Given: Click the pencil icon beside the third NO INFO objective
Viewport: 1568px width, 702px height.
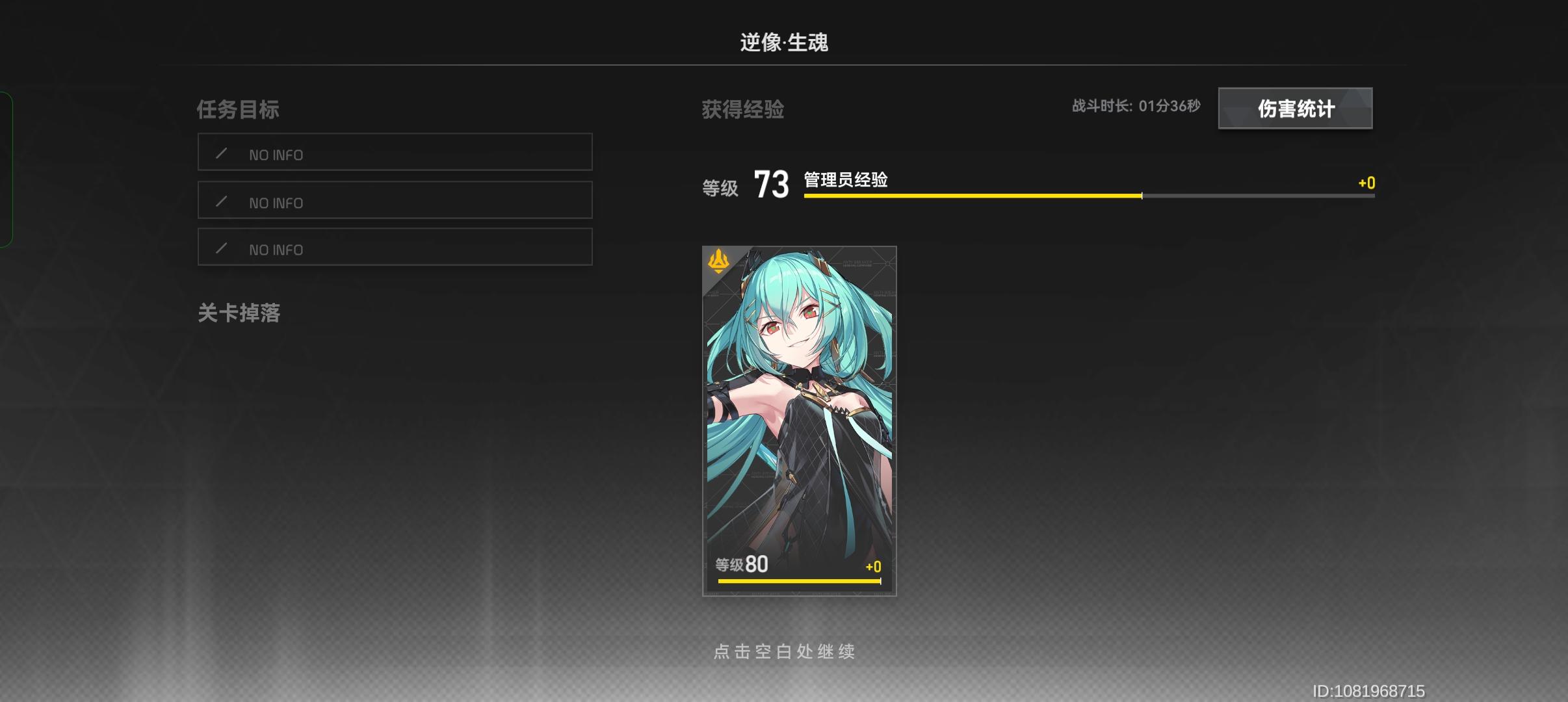Looking at the screenshot, I should [x=222, y=249].
